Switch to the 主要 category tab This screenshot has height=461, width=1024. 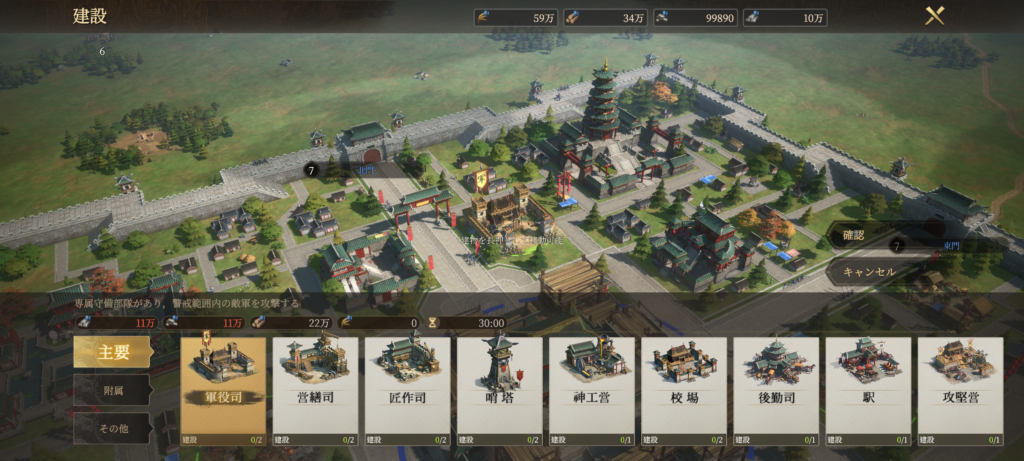113,352
